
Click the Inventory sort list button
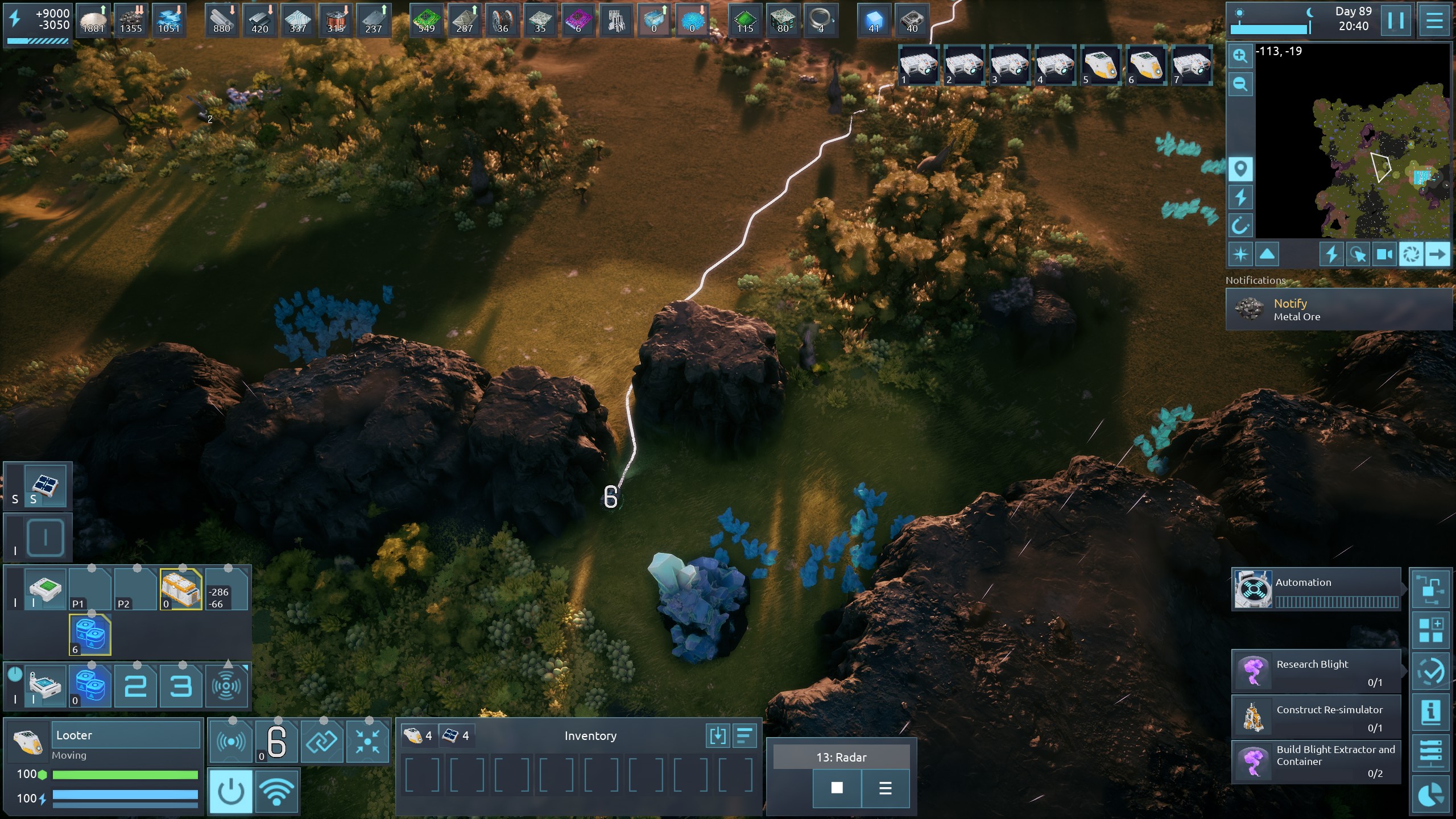click(x=744, y=736)
